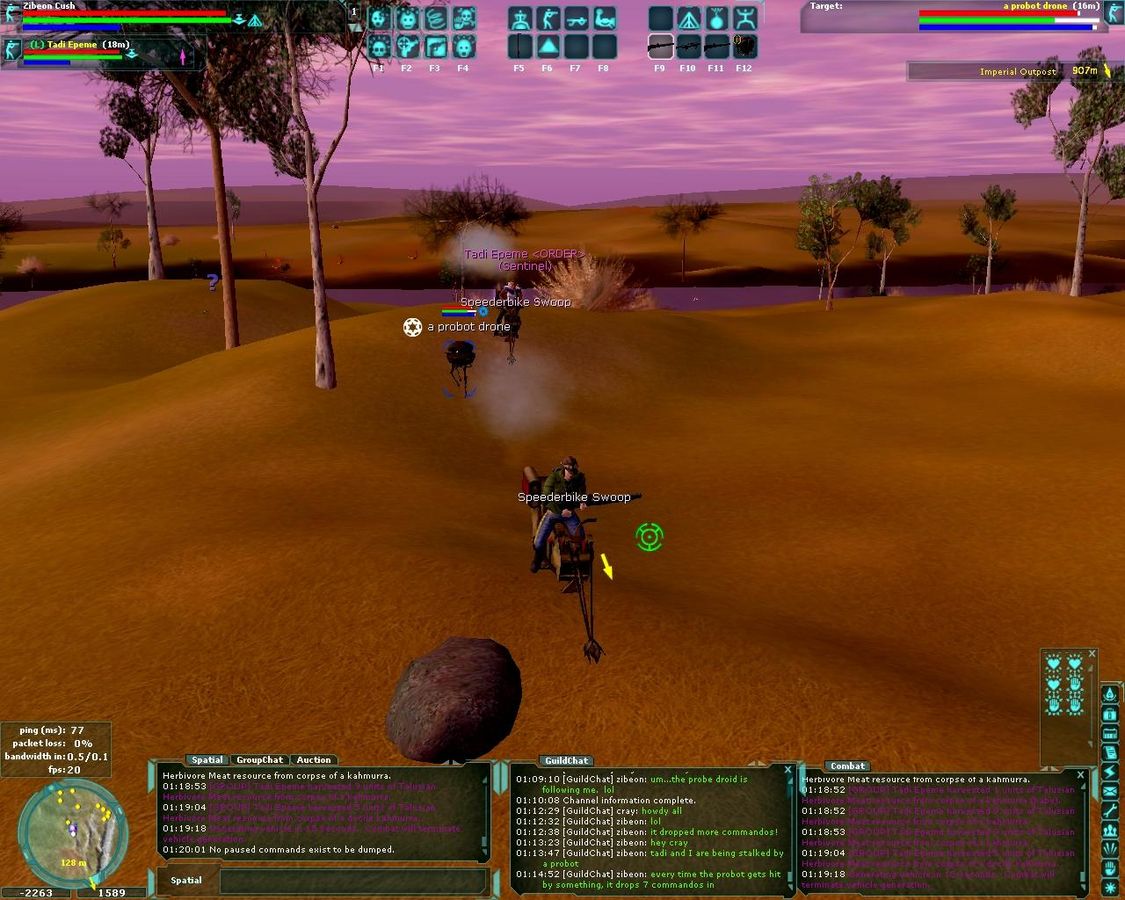Close the Combat log window
Image resolution: width=1125 pixels, height=900 pixels.
(1080, 774)
